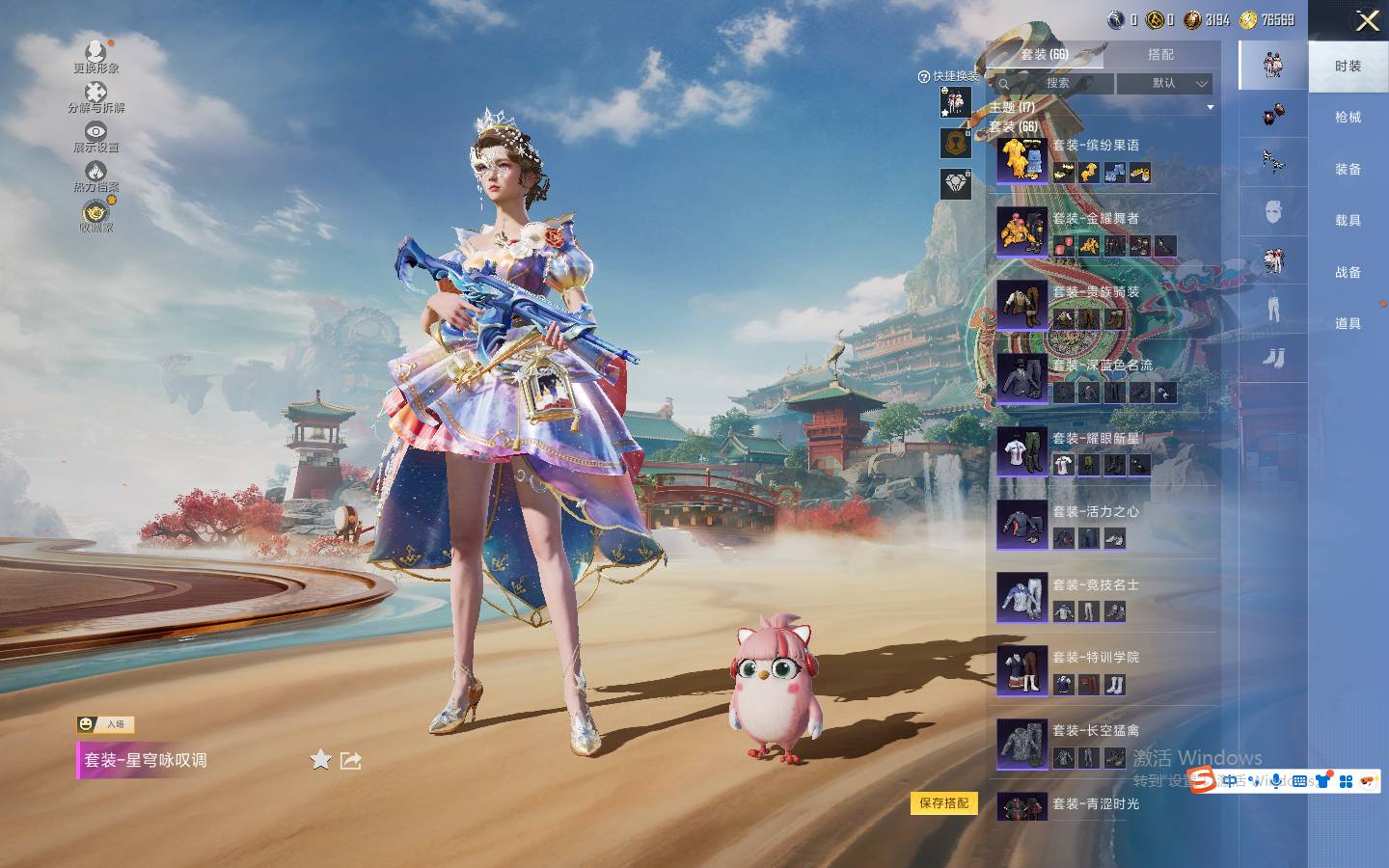1389x868 pixels.
Task: Click the 保存搭配 button
Action: [x=943, y=803]
